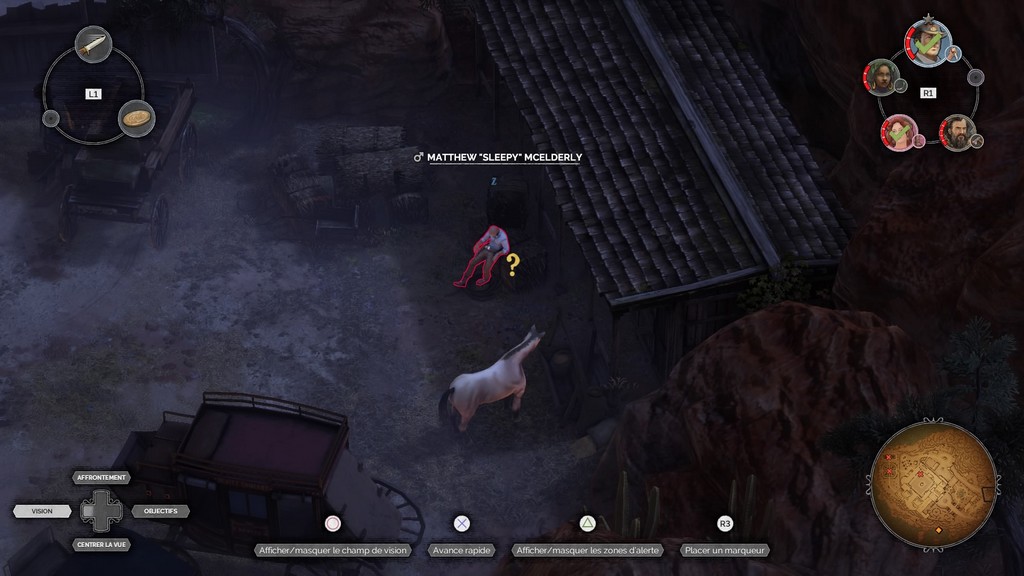The height and width of the screenshot is (576, 1024).
Task: Toggle the Vision mode label
Action: (x=43, y=511)
